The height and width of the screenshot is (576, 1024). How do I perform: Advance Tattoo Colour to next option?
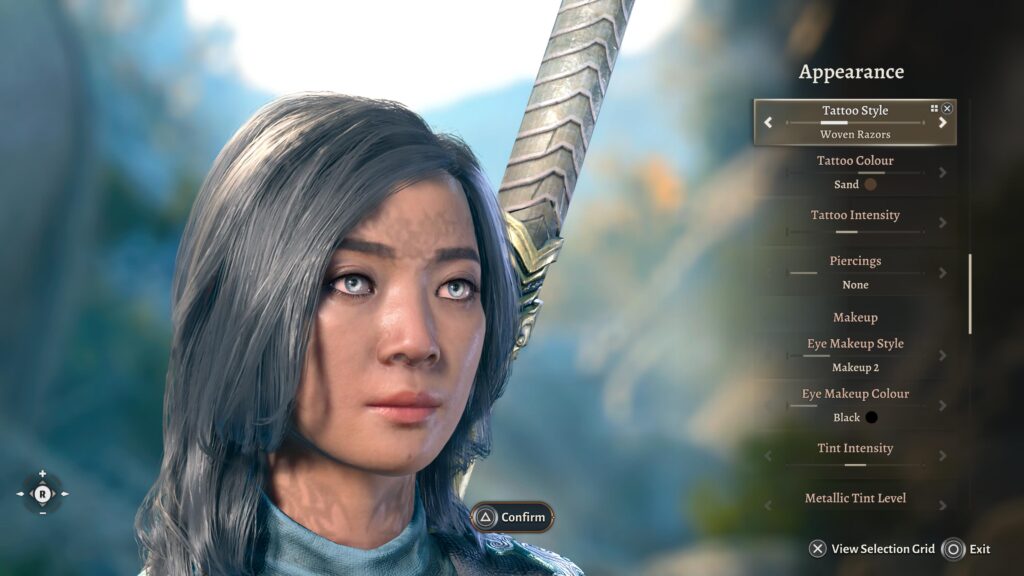pyautogui.click(x=942, y=172)
